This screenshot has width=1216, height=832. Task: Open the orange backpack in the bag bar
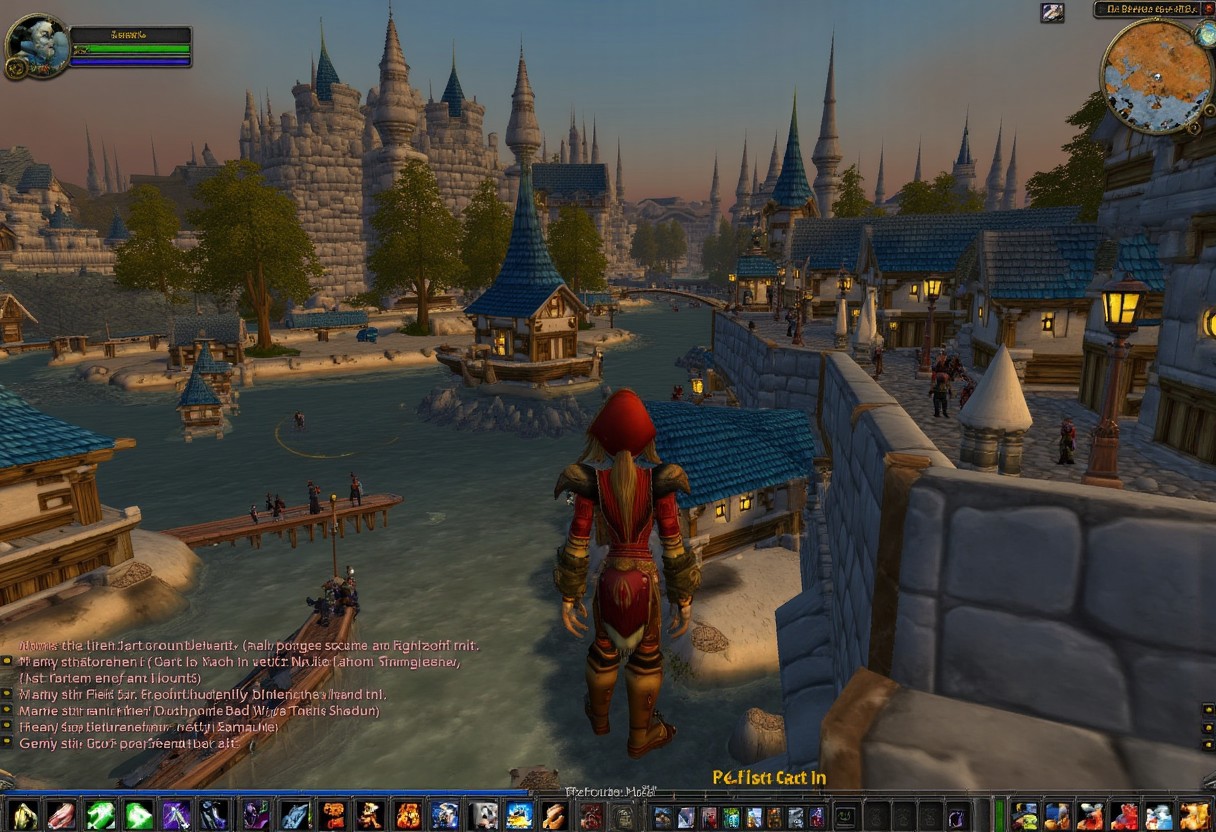click(1193, 816)
